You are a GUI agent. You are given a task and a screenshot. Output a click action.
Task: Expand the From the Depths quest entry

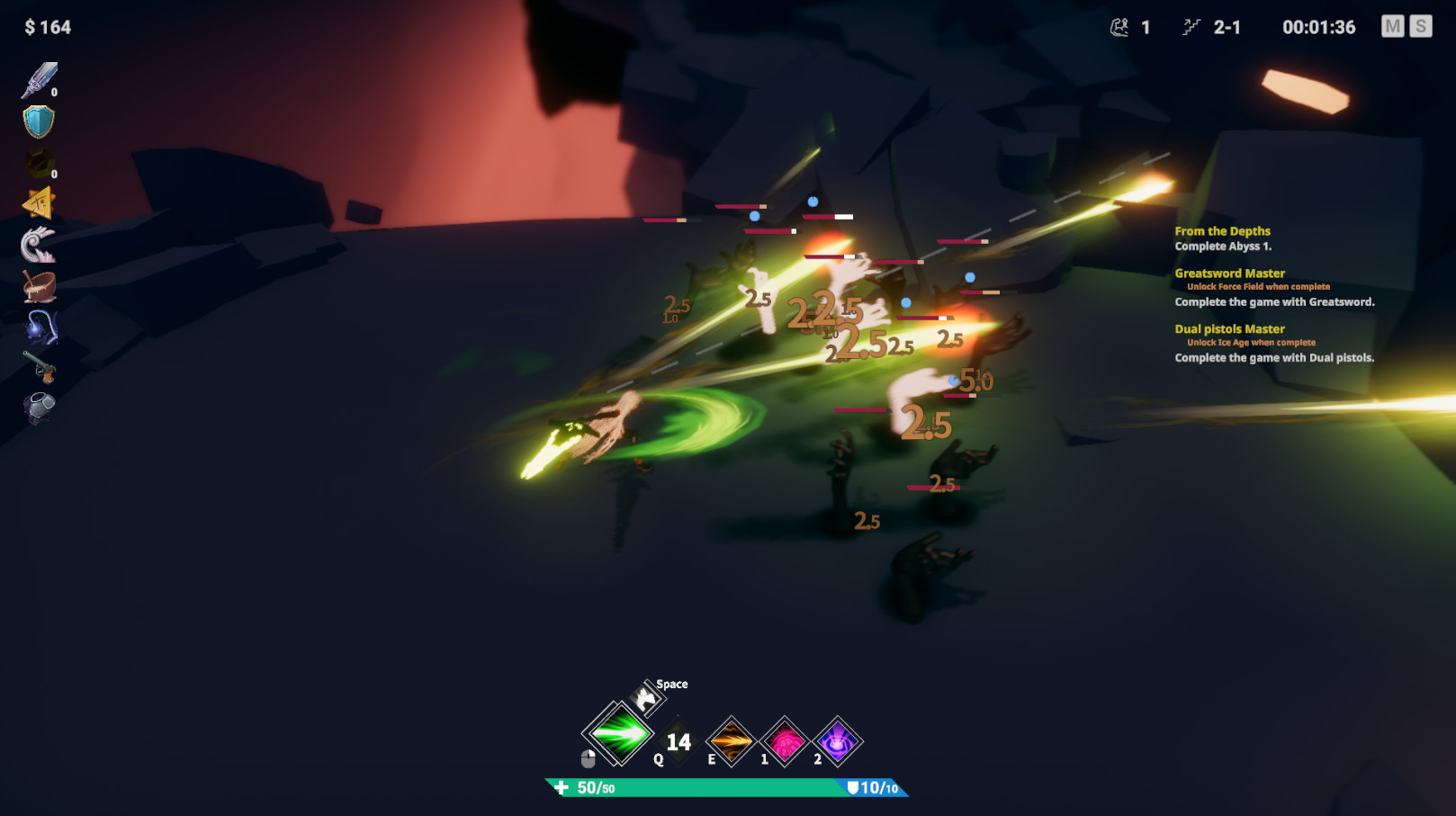1221,231
